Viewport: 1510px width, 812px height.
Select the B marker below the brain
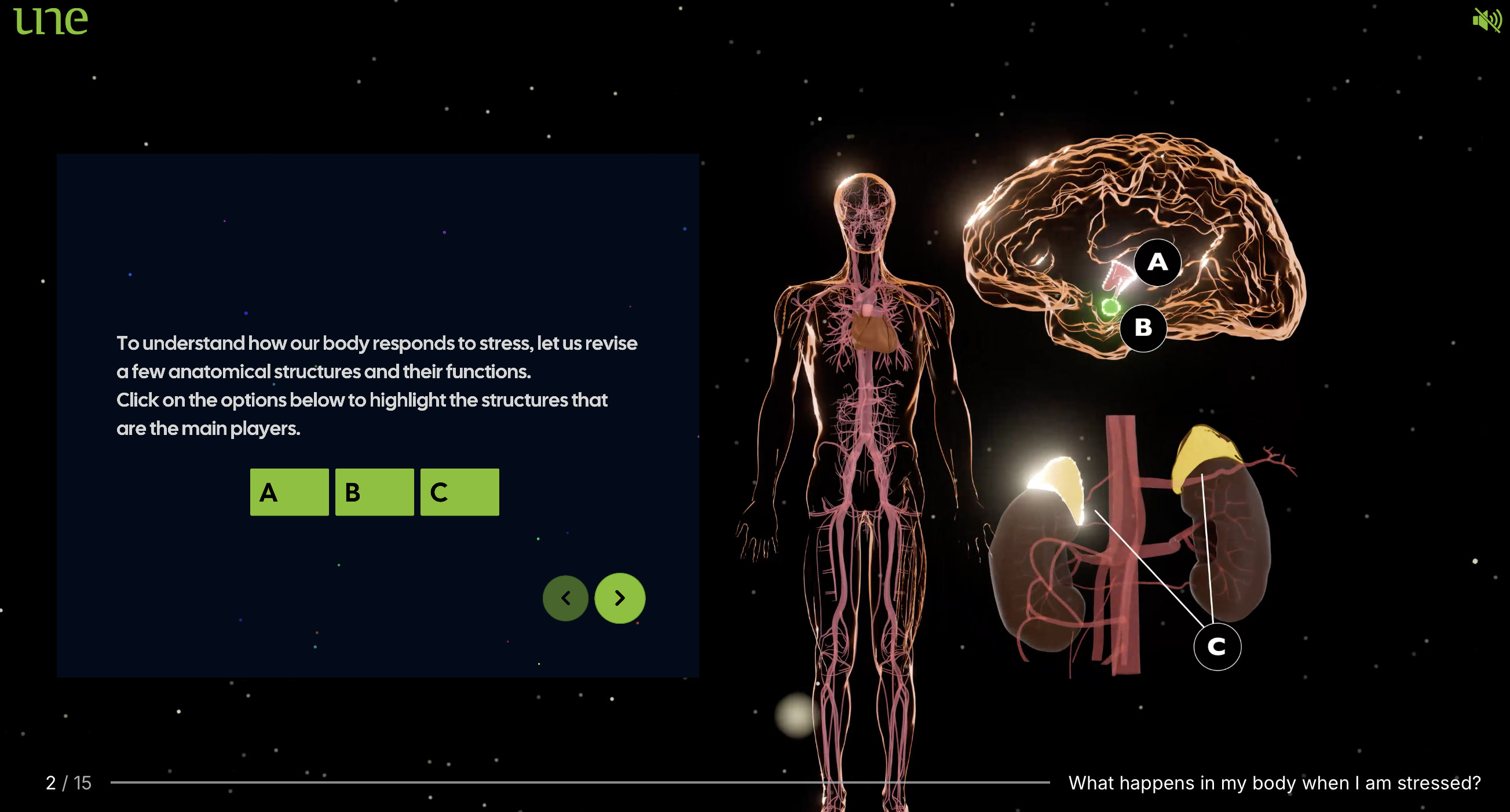(x=1142, y=328)
